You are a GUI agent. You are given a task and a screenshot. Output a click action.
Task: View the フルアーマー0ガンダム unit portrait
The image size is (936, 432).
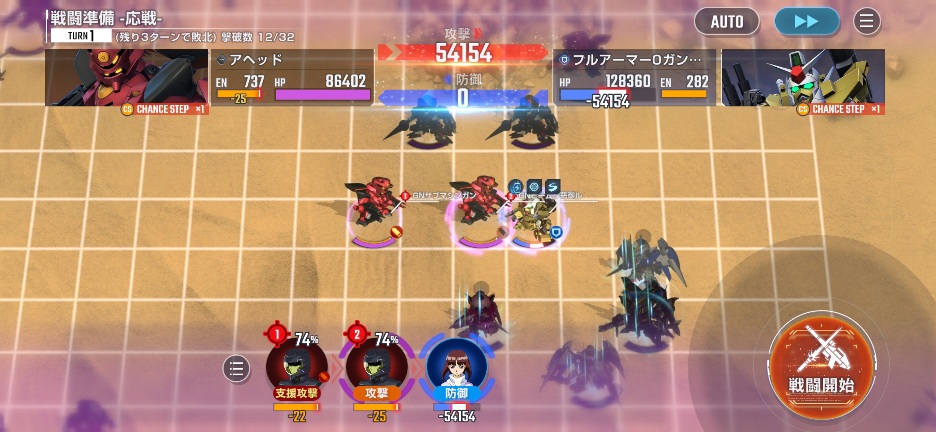click(x=803, y=79)
